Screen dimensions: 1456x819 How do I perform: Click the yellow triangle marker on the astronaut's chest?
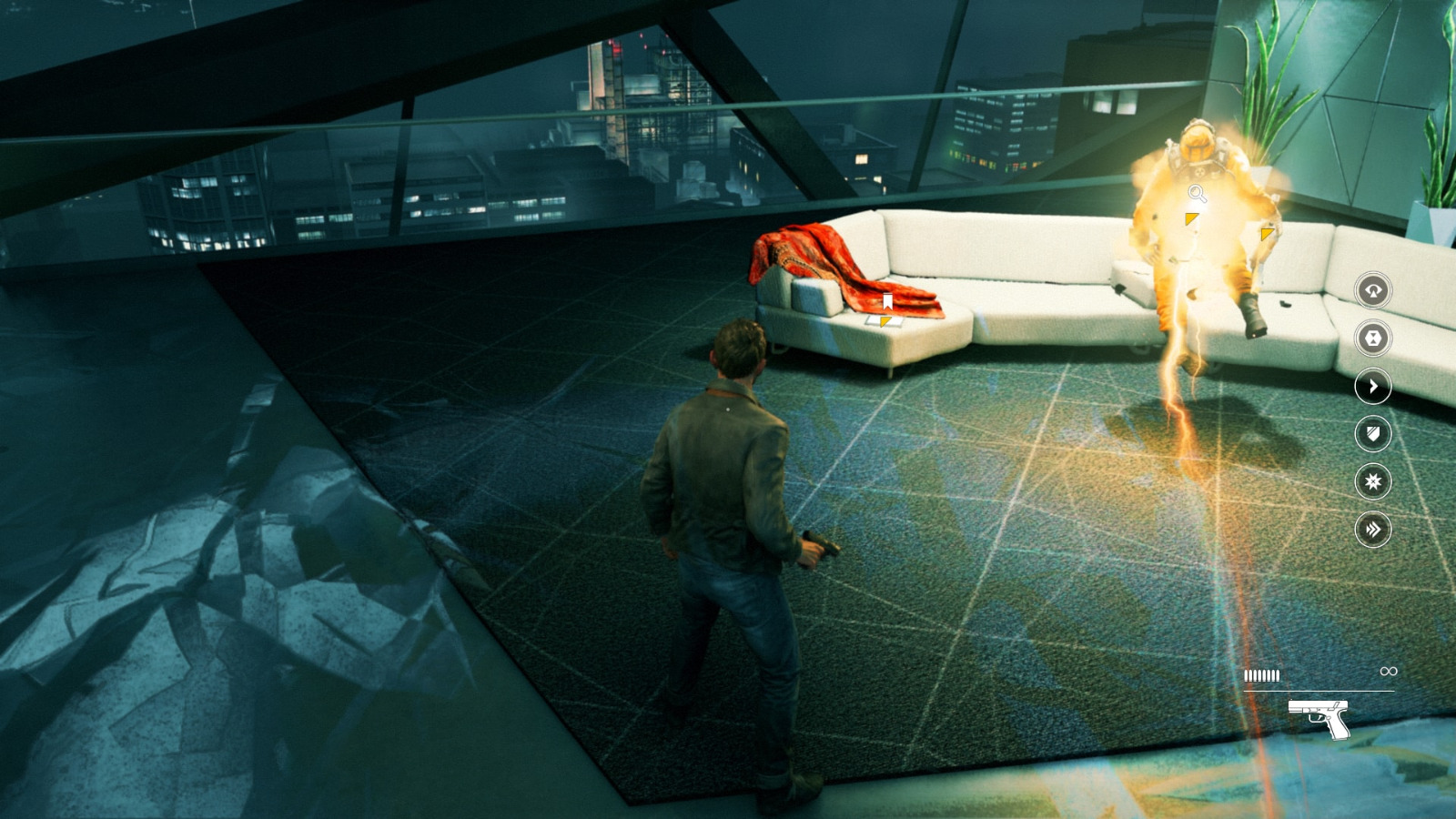1191,218
